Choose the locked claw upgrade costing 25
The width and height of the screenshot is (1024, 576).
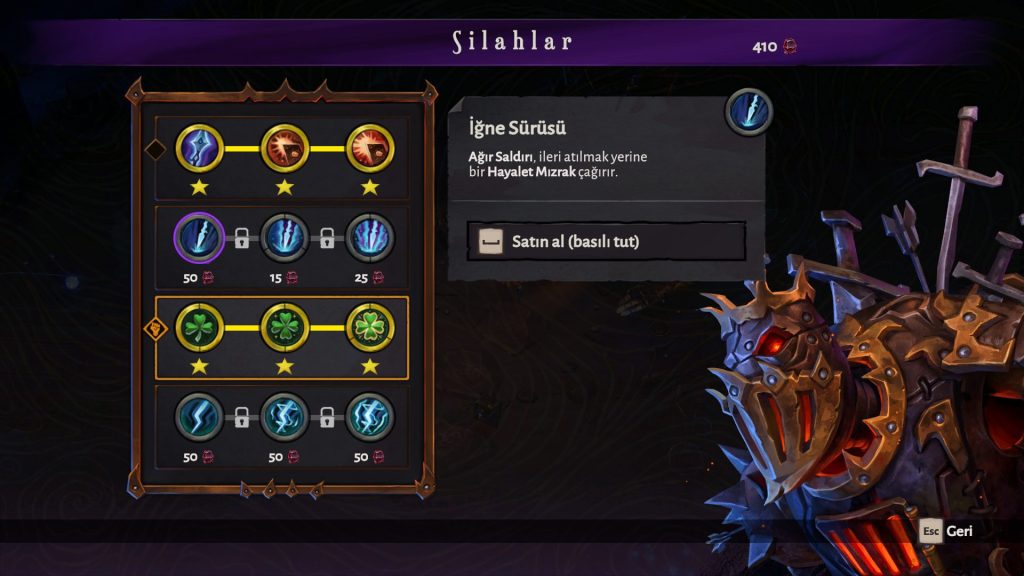pyautogui.click(x=370, y=238)
